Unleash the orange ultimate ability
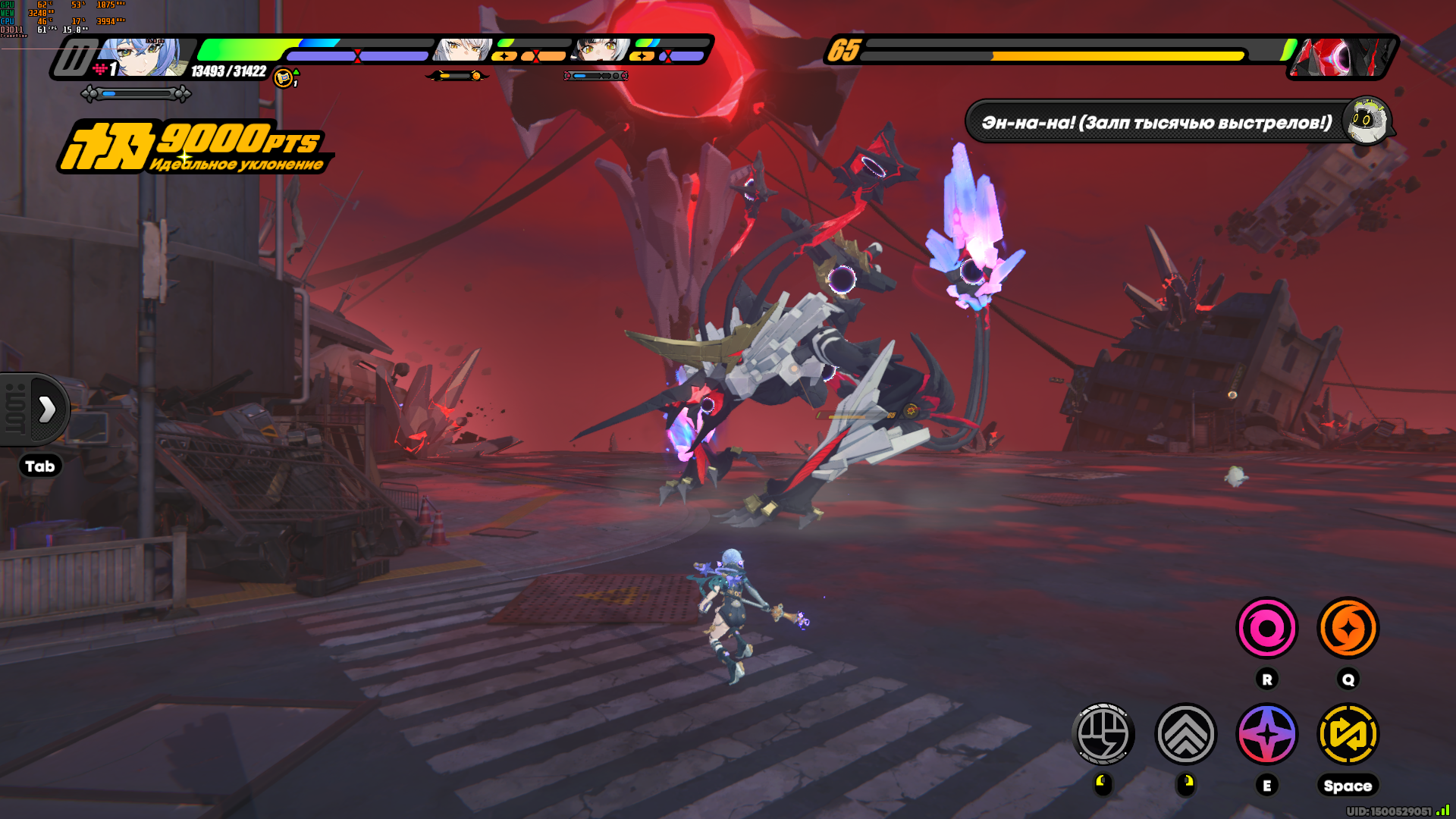This screenshot has width=1456, height=819. [x=1348, y=628]
